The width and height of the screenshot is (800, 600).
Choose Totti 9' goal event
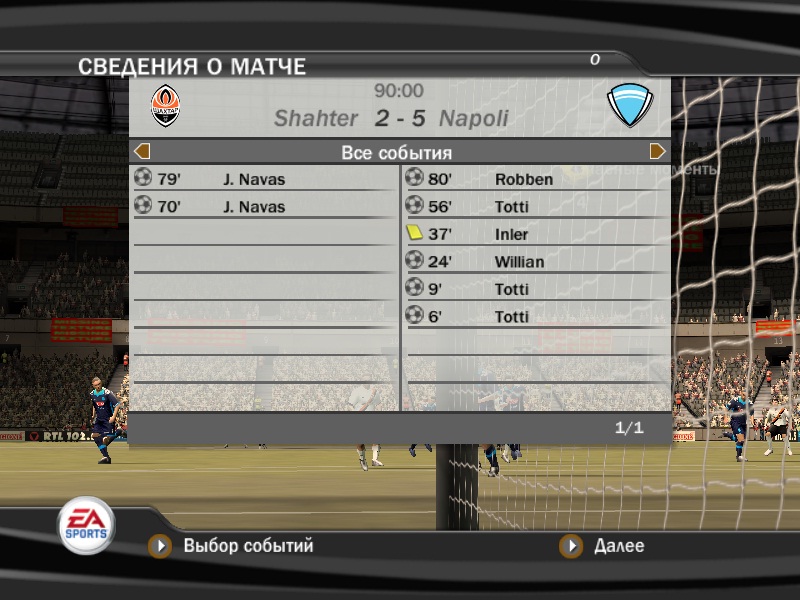point(536,289)
